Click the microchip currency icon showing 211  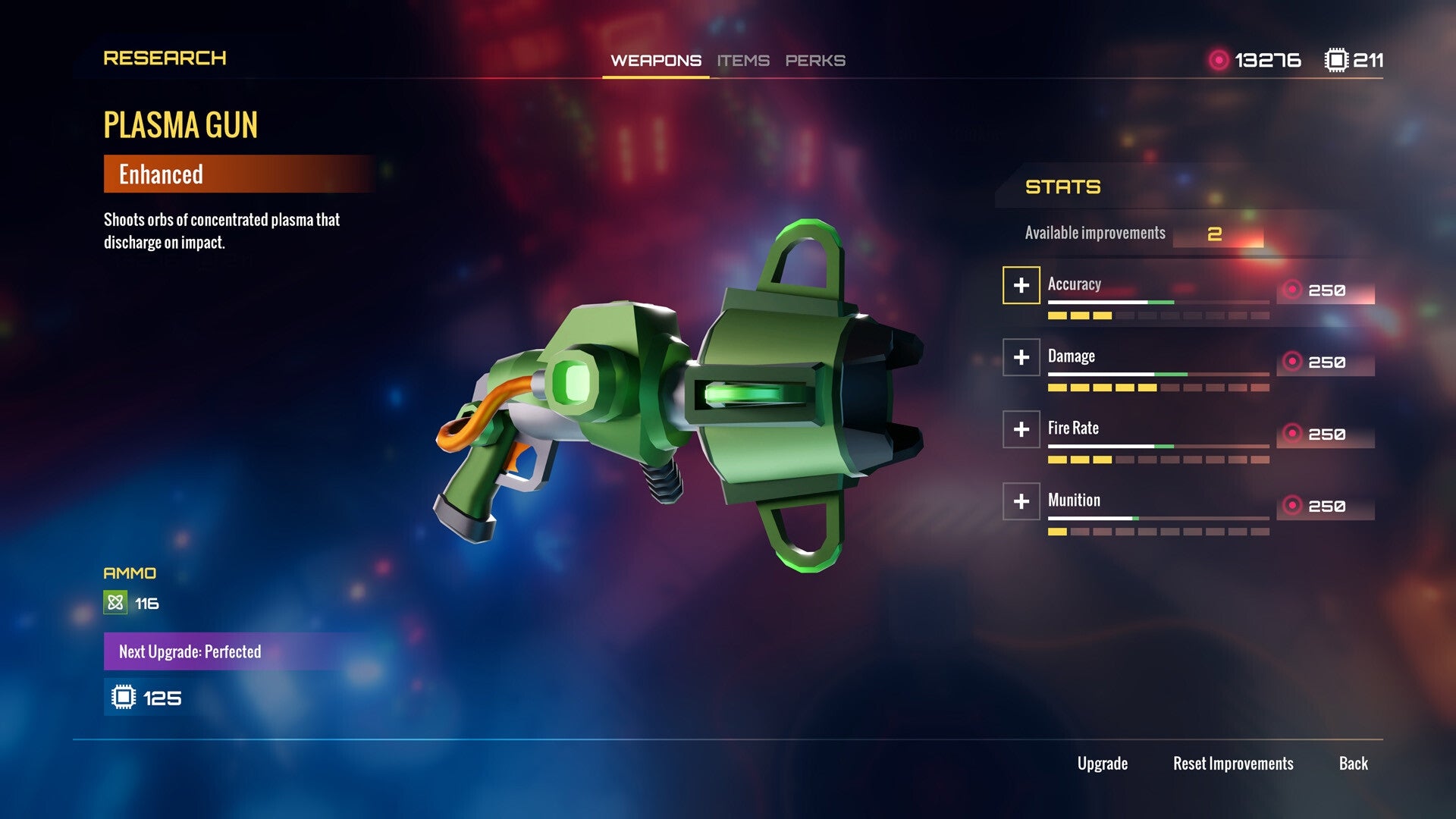pos(1336,59)
